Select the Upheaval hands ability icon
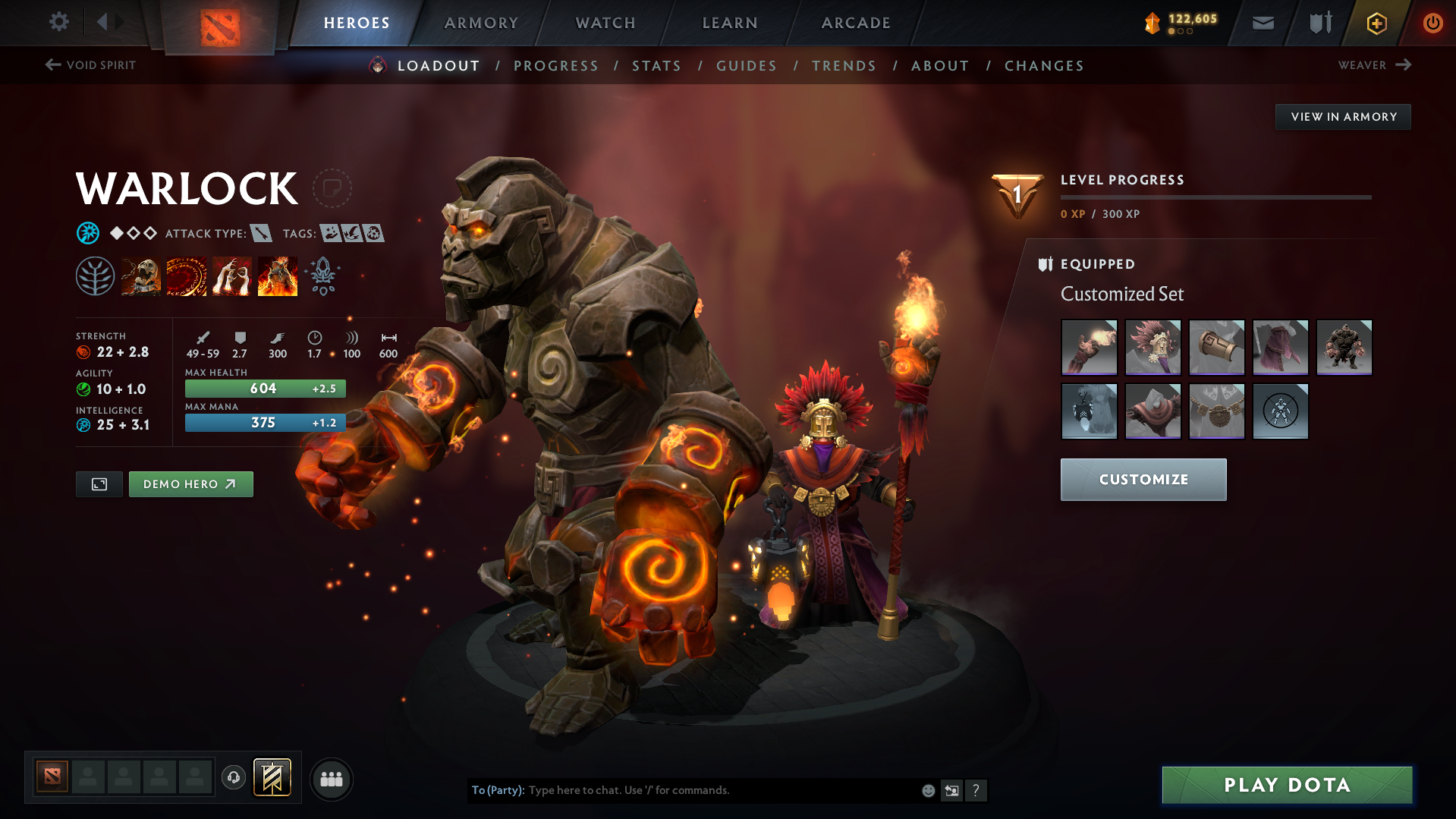 coord(232,276)
